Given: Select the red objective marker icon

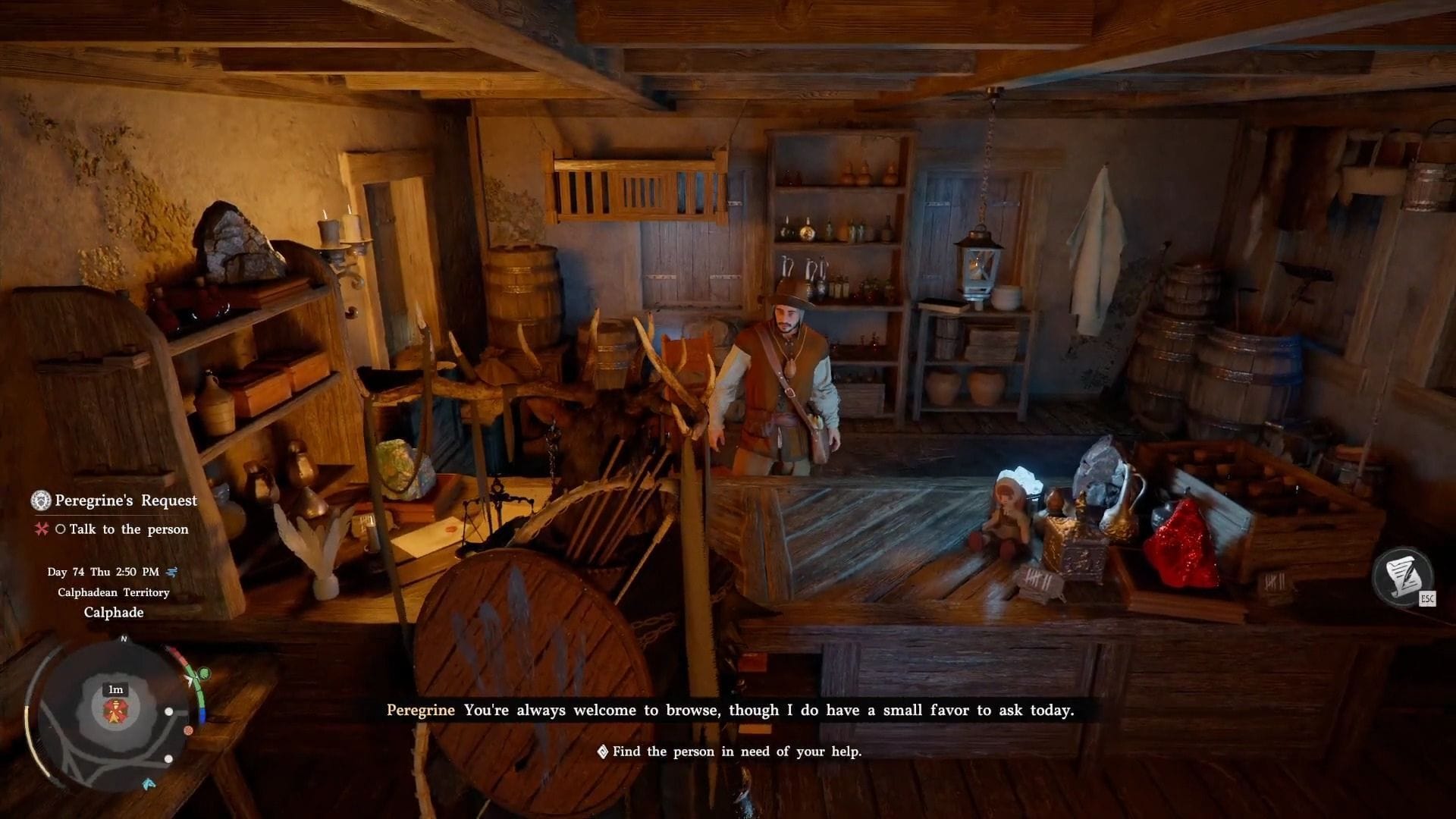Looking at the screenshot, I should (42, 529).
